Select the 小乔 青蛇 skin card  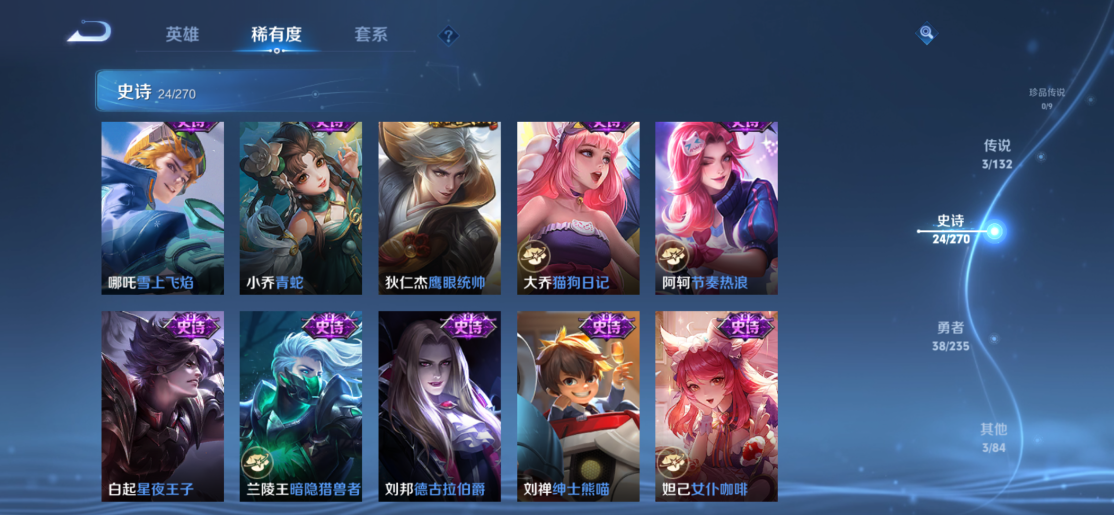pyautogui.click(x=301, y=208)
